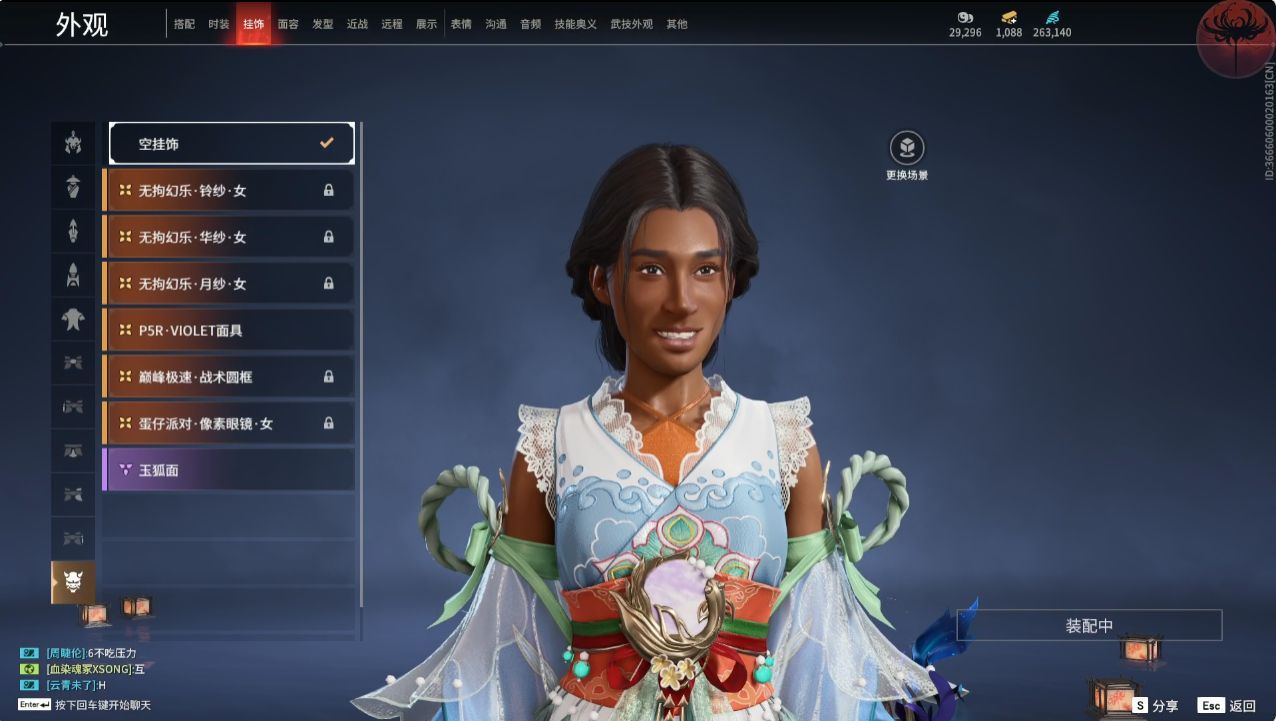The image size is (1276, 721).
Task: Select the P5R·VIOLET面具 mask
Action: (229, 330)
